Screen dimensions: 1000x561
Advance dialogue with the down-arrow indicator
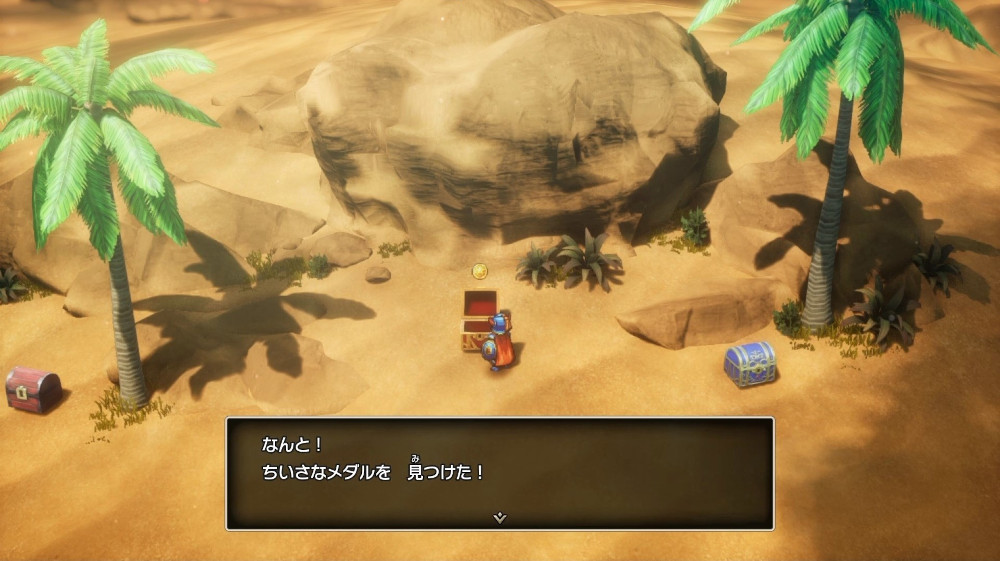(500, 517)
